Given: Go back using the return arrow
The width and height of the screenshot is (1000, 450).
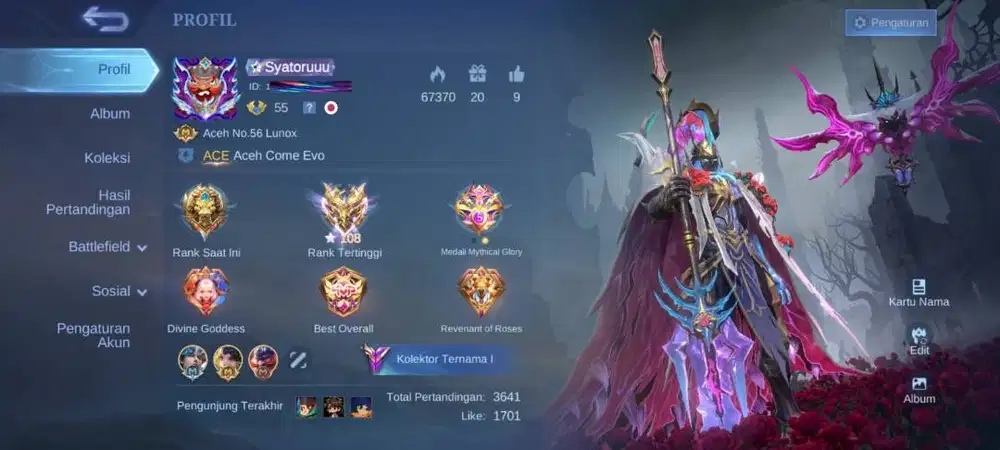Looking at the screenshot, I should (105, 19).
